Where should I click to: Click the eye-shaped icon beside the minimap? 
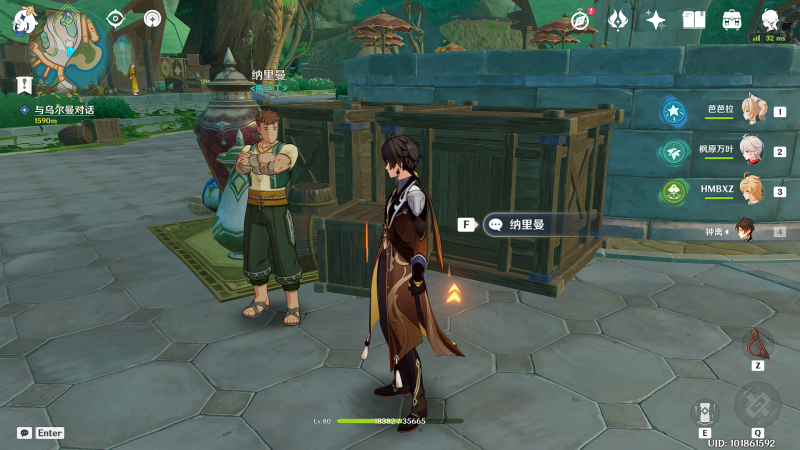click(117, 18)
